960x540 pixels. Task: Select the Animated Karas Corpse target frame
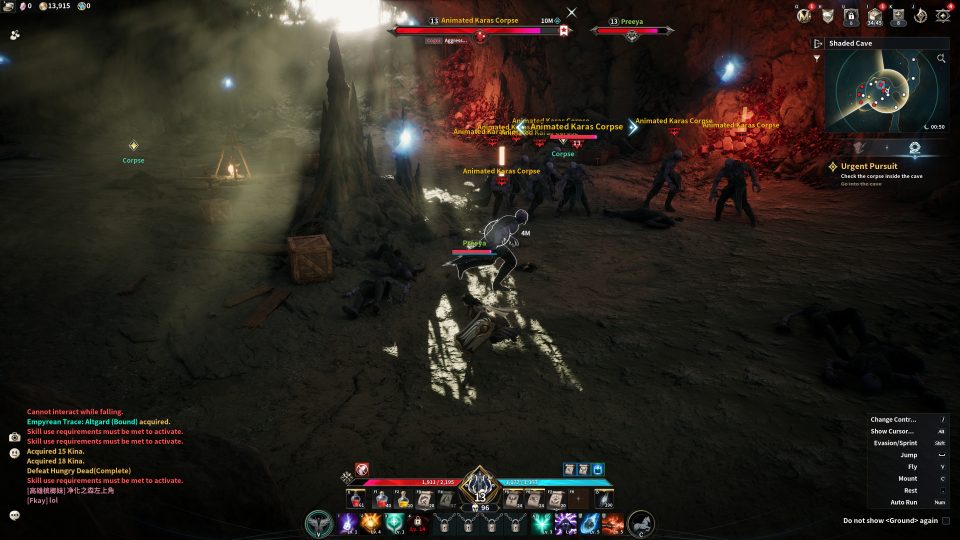pyautogui.click(x=482, y=30)
